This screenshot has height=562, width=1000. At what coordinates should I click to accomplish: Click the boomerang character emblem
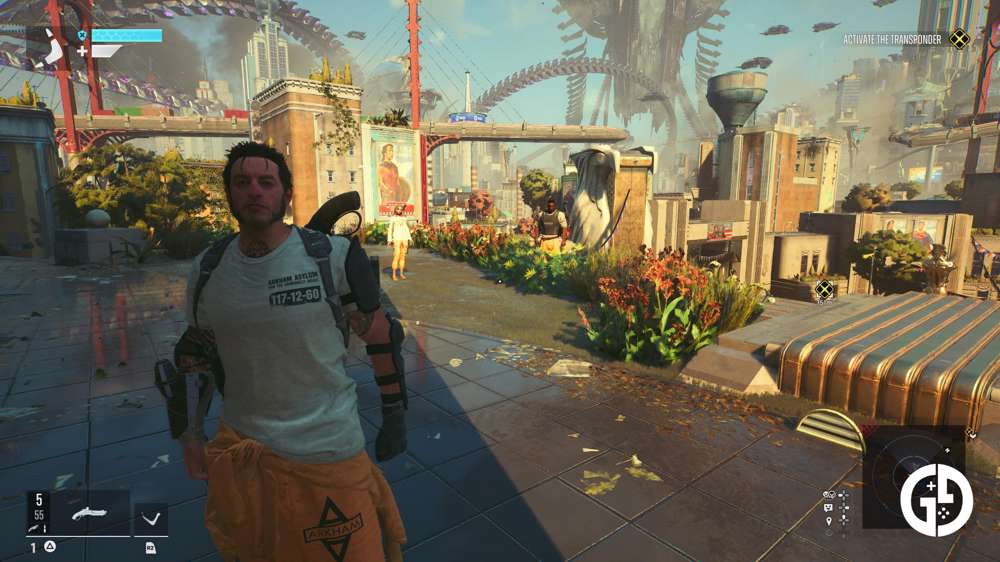coord(50,46)
